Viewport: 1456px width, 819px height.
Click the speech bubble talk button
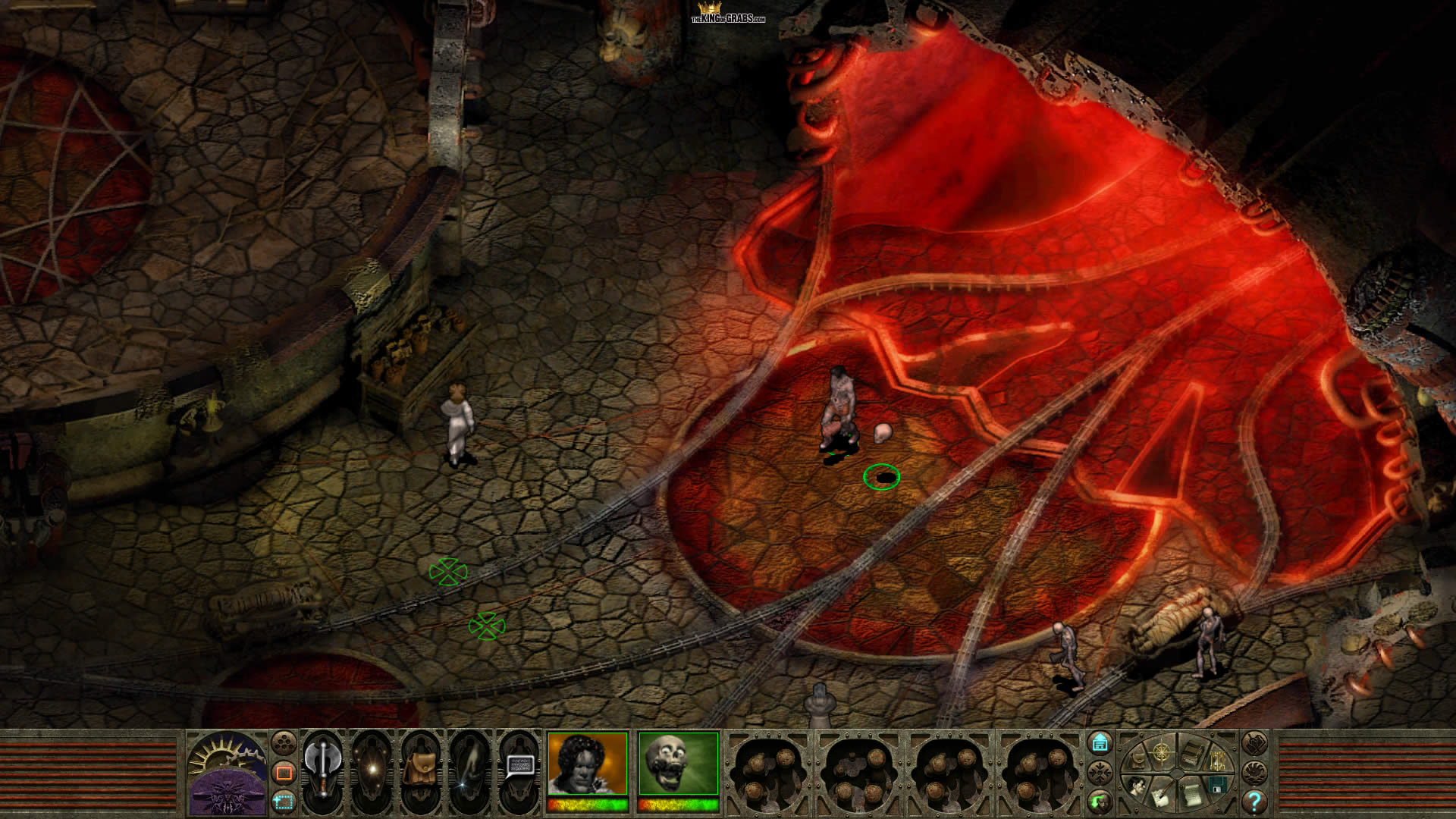(519, 766)
